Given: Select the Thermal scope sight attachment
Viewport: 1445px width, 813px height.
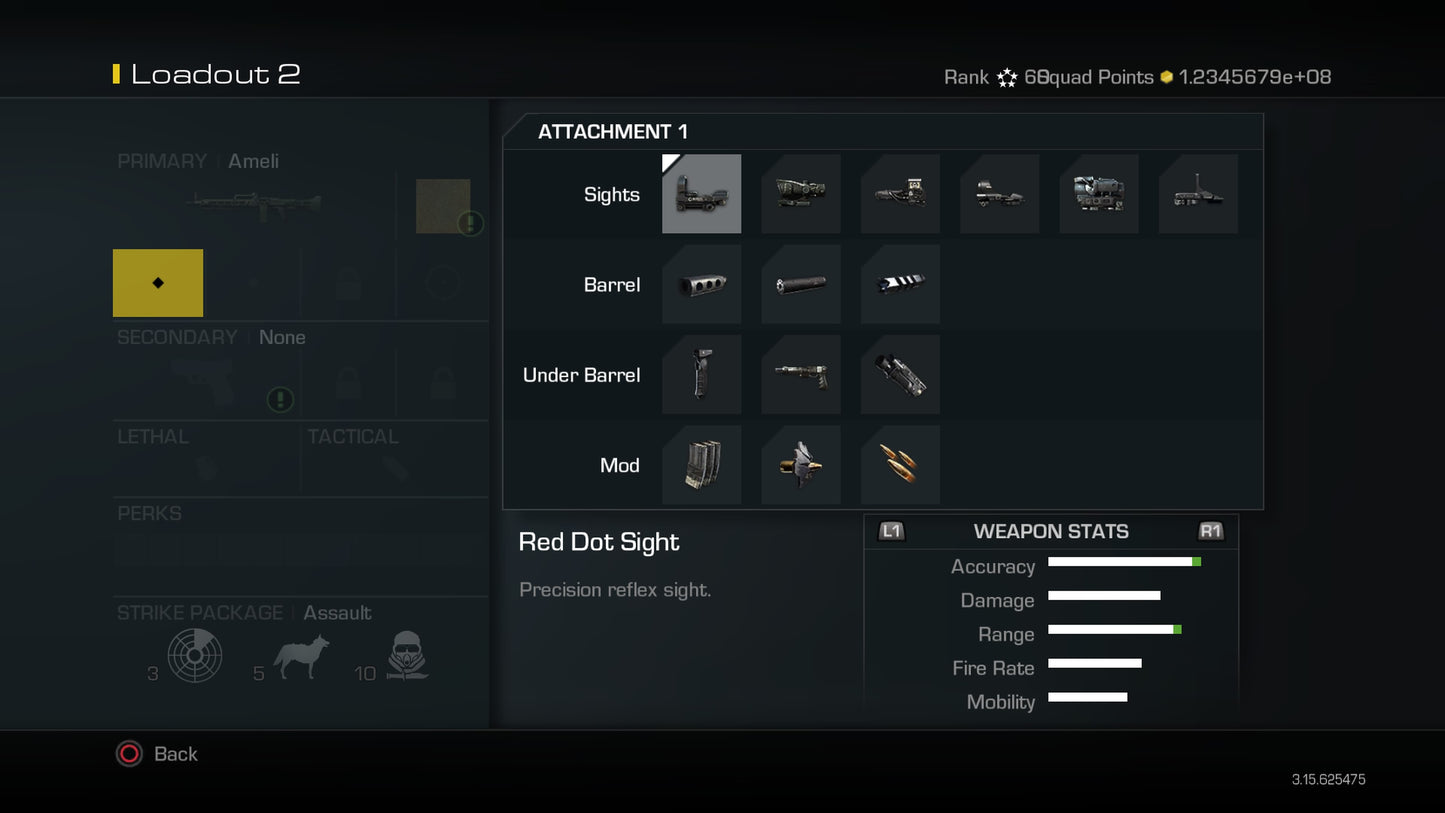Looking at the screenshot, I should coord(1099,194).
